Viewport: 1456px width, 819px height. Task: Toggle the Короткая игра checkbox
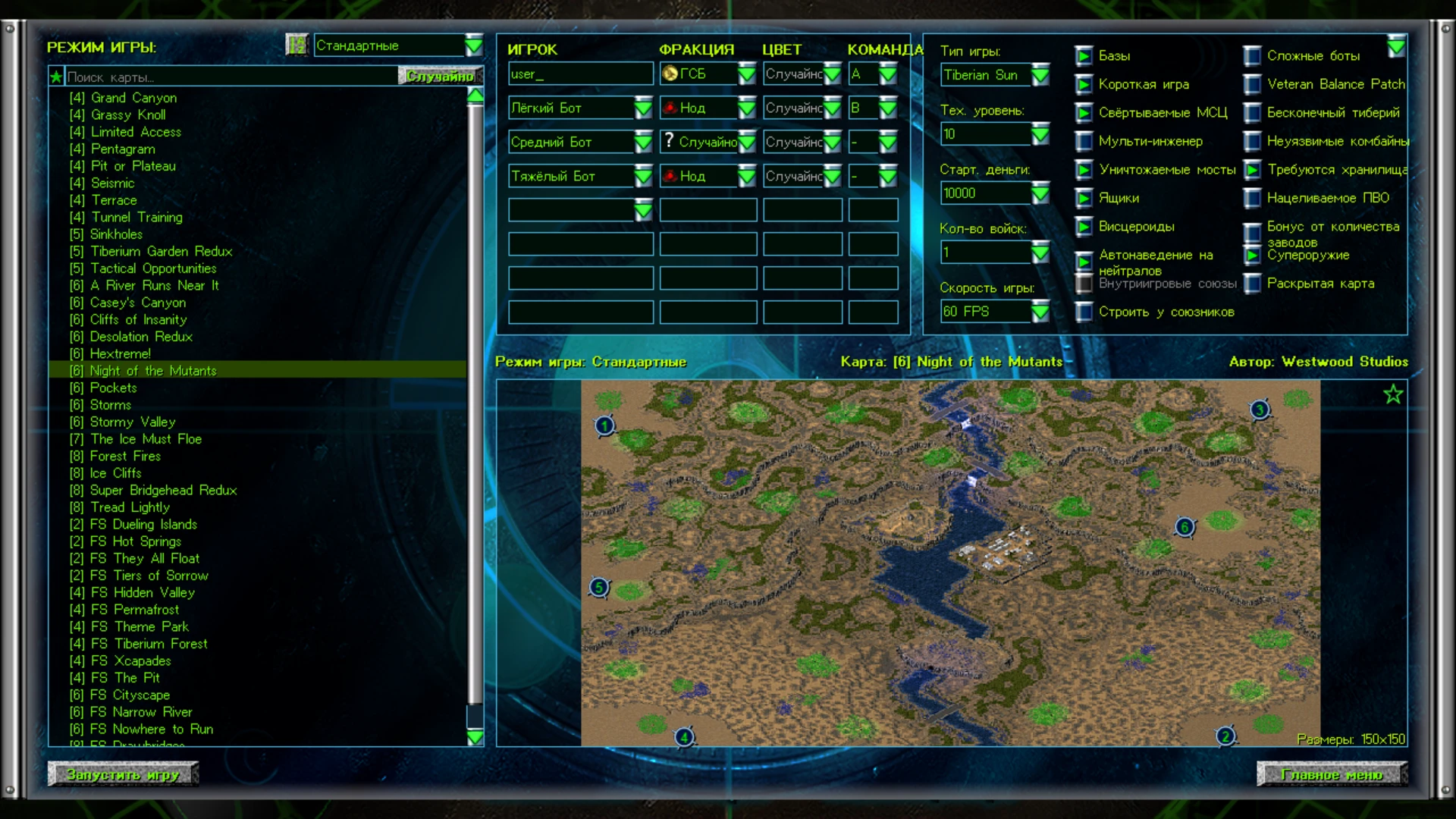click(x=1084, y=84)
